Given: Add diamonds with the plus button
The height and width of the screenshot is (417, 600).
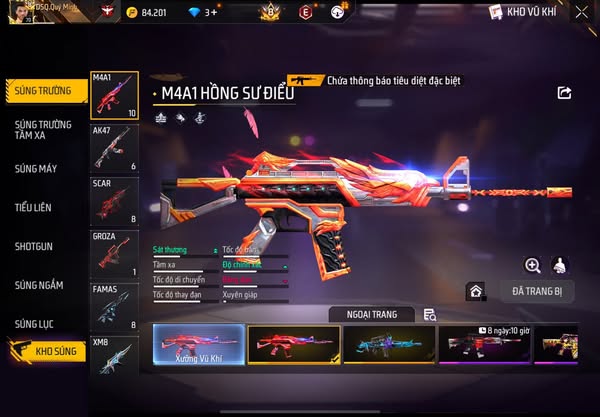Looking at the screenshot, I should tap(212, 13).
